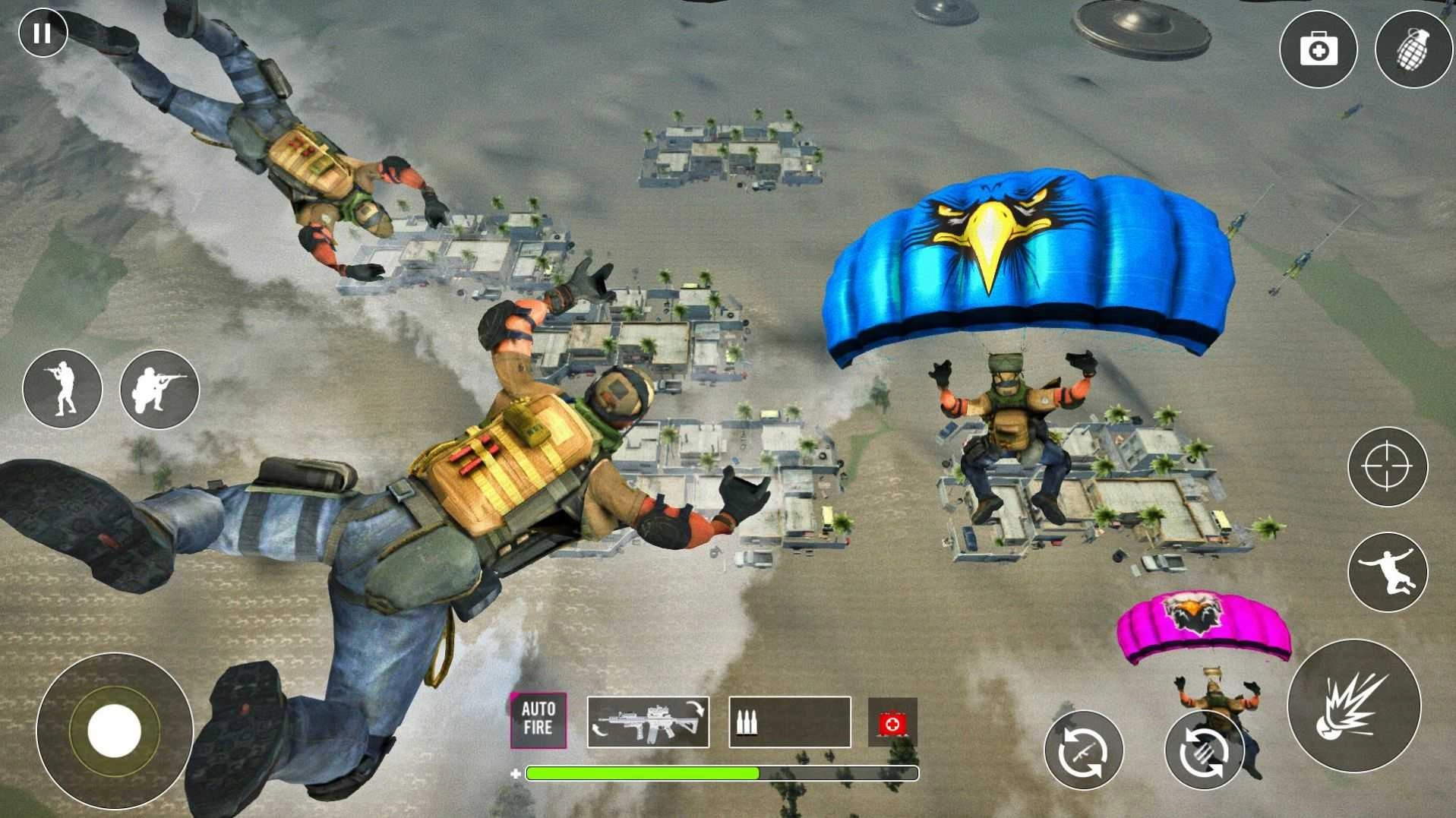This screenshot has width=1456, height=818.
Task: Select the grenade icon at top right
Action: pos(1413,48)
